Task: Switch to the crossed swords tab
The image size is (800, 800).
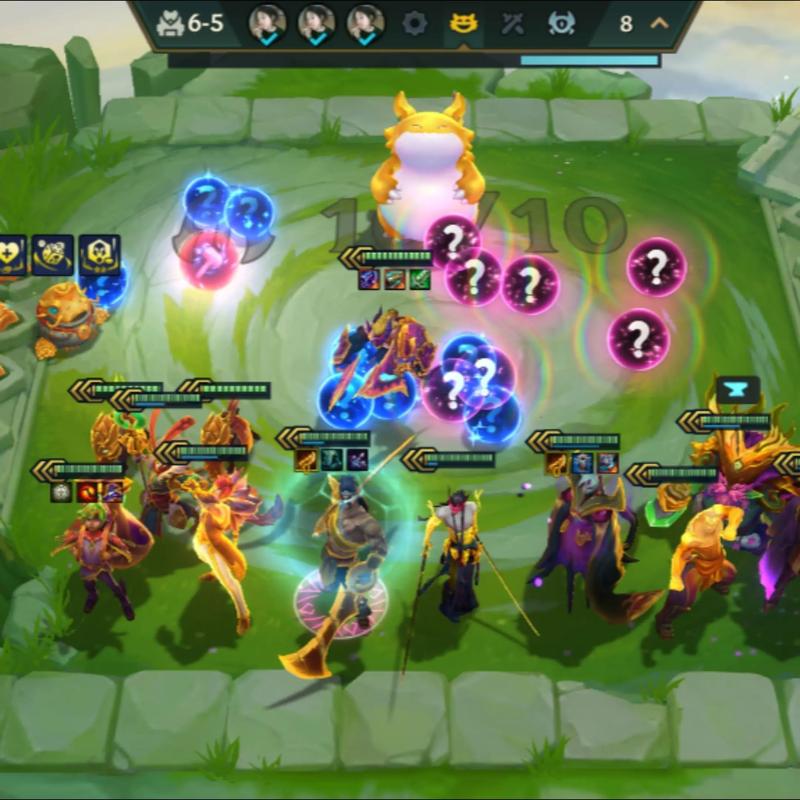Action: coord(512,23)
